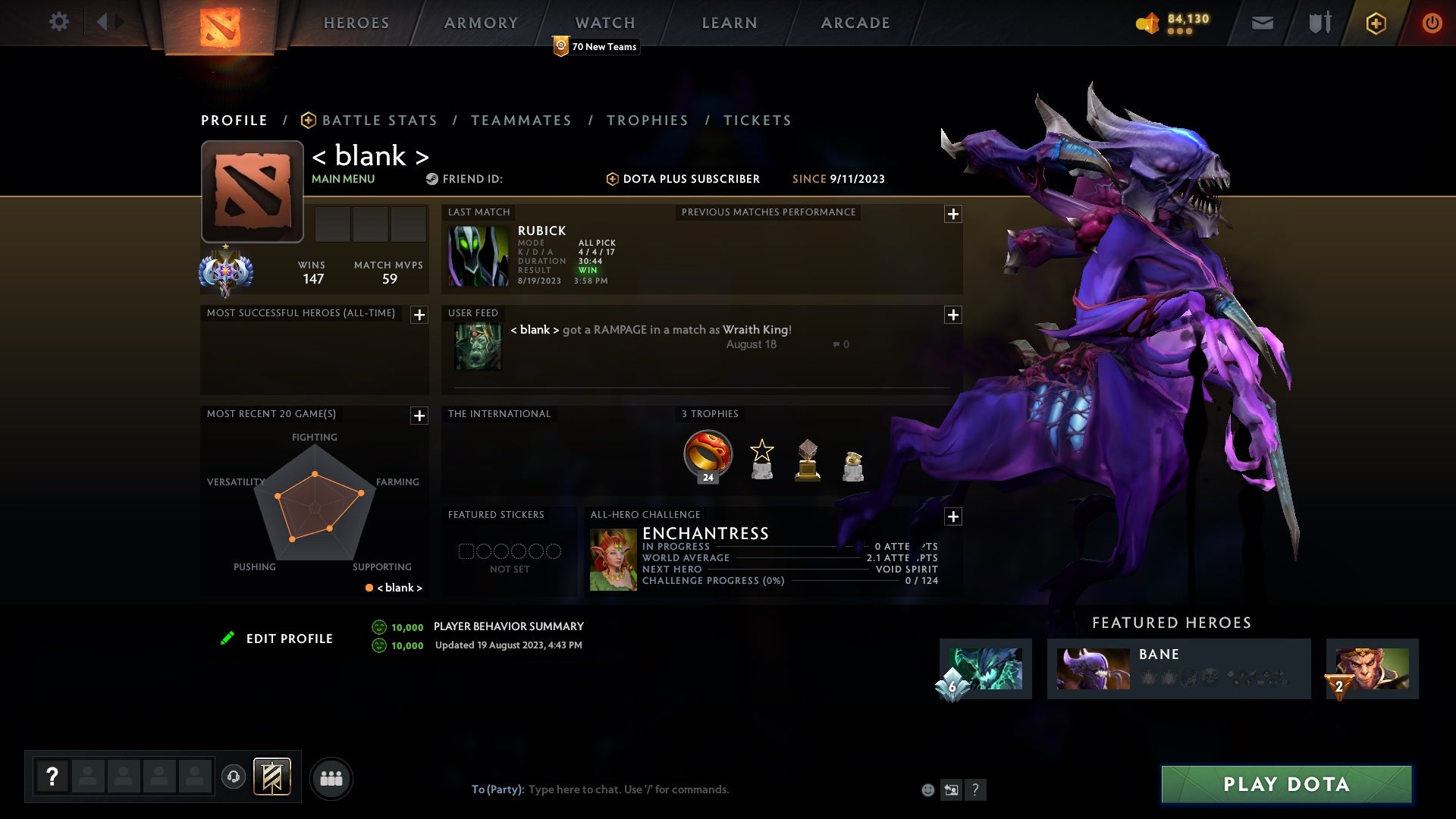Open the emoticon picker beside chat bar
The width and height of the screenshot is (1456, 819).
tap(927, 789)
